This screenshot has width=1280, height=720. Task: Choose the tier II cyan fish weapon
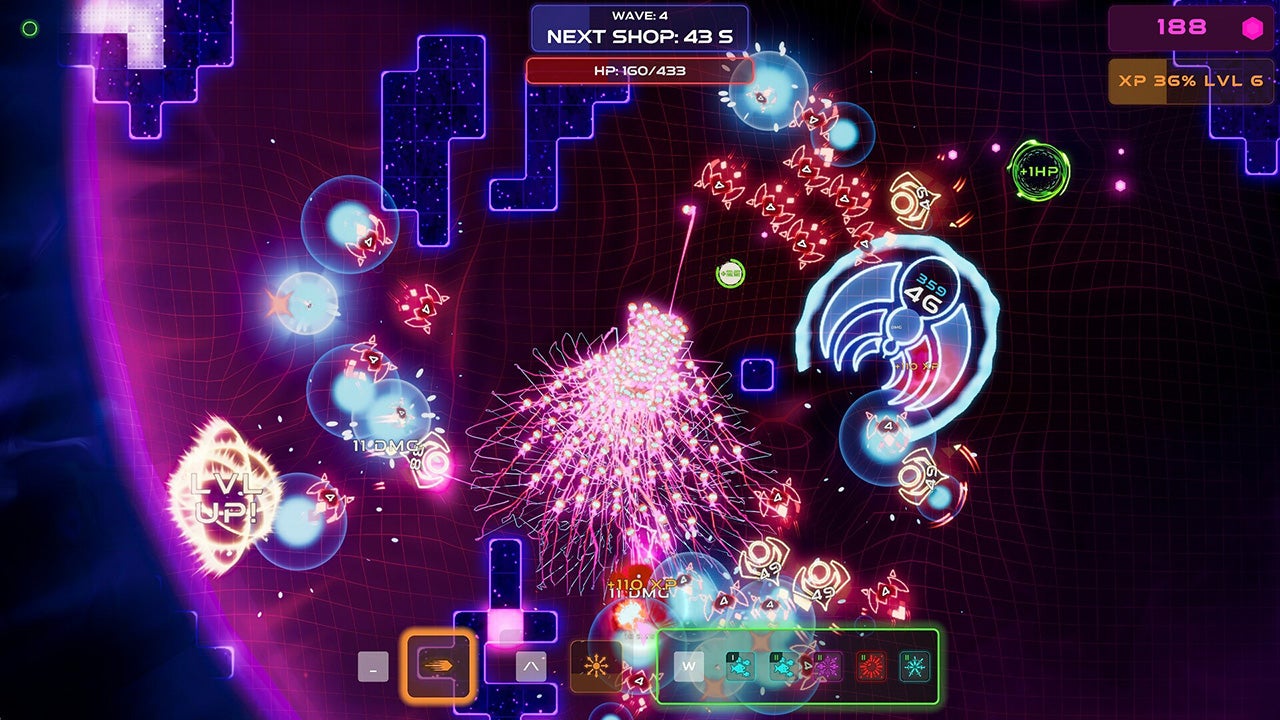click(x=783, y=666)
